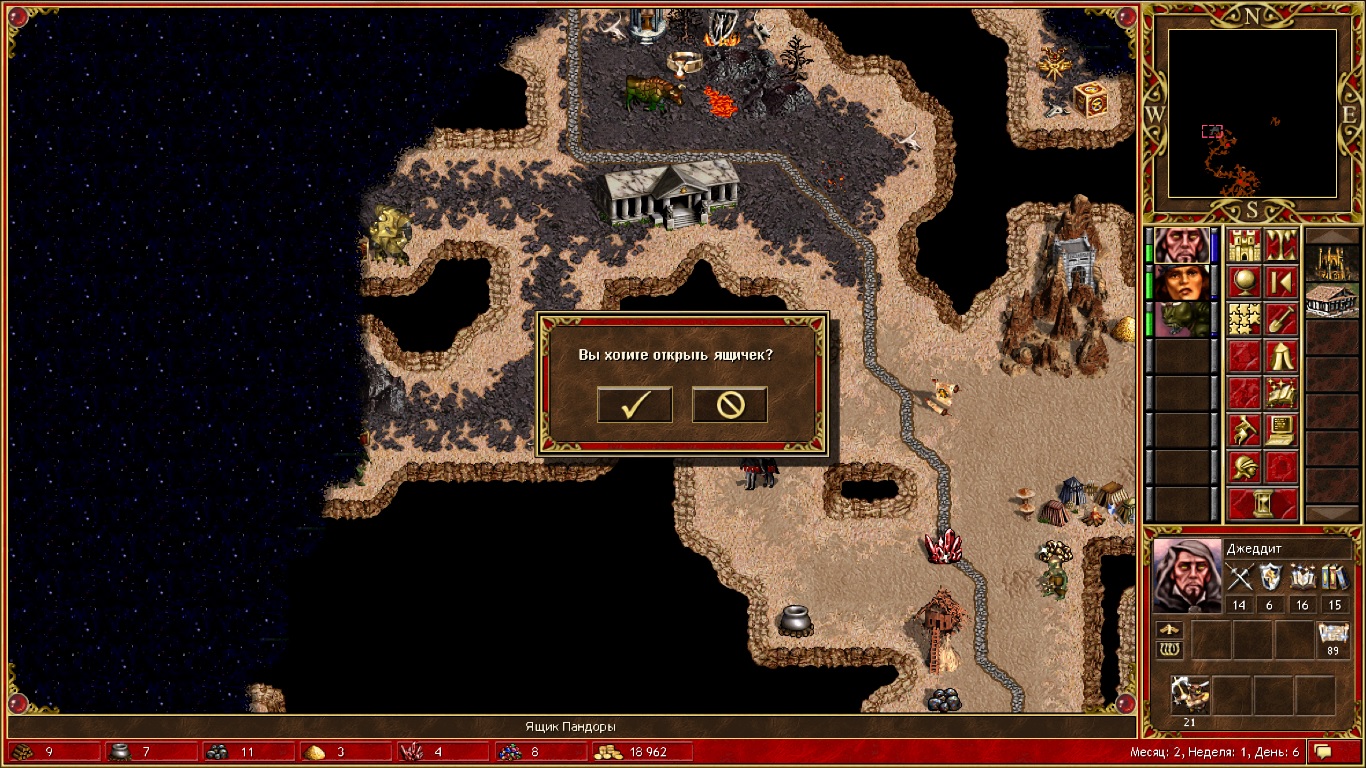Open Jeddite's large hero portrait
1366x768 pixels.
click(1186, 575)
